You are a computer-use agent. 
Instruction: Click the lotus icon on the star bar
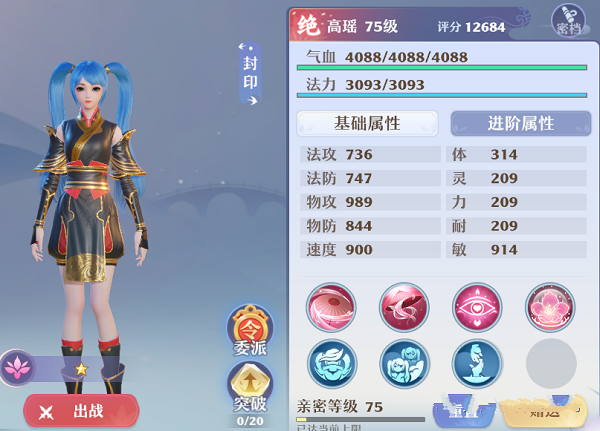click(x=17, y=367)
